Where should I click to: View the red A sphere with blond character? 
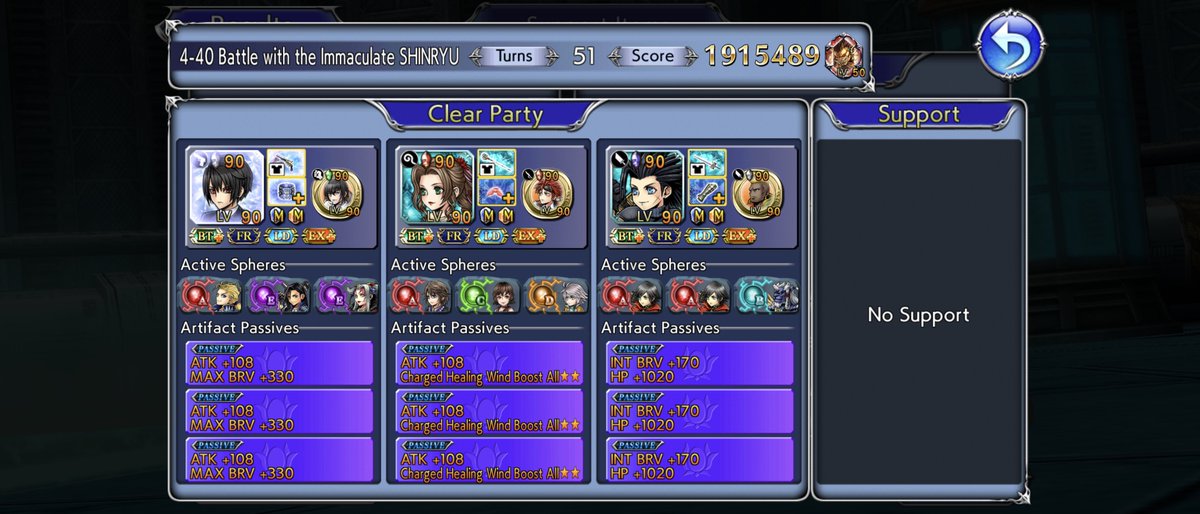207,295
